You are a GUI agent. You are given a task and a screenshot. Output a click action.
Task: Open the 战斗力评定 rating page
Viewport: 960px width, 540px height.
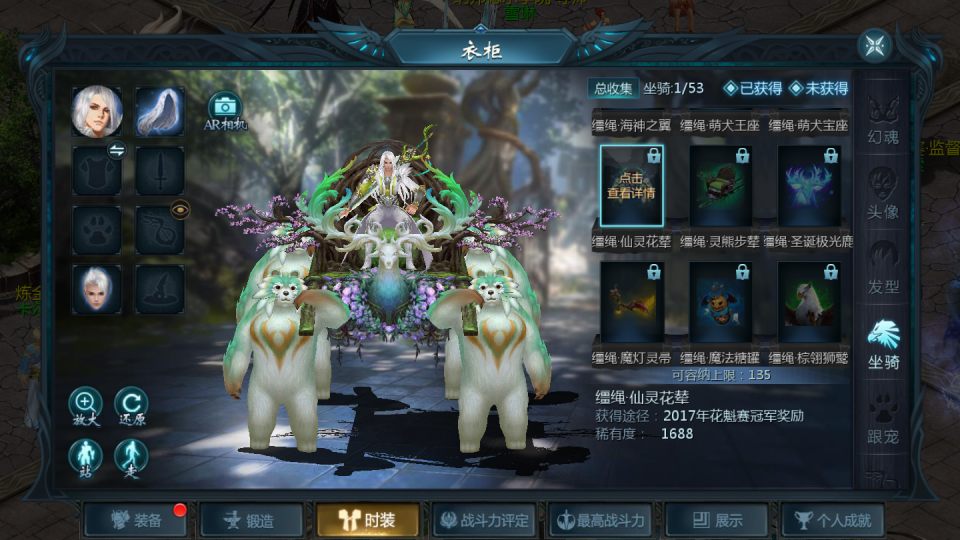pos(485,520)
